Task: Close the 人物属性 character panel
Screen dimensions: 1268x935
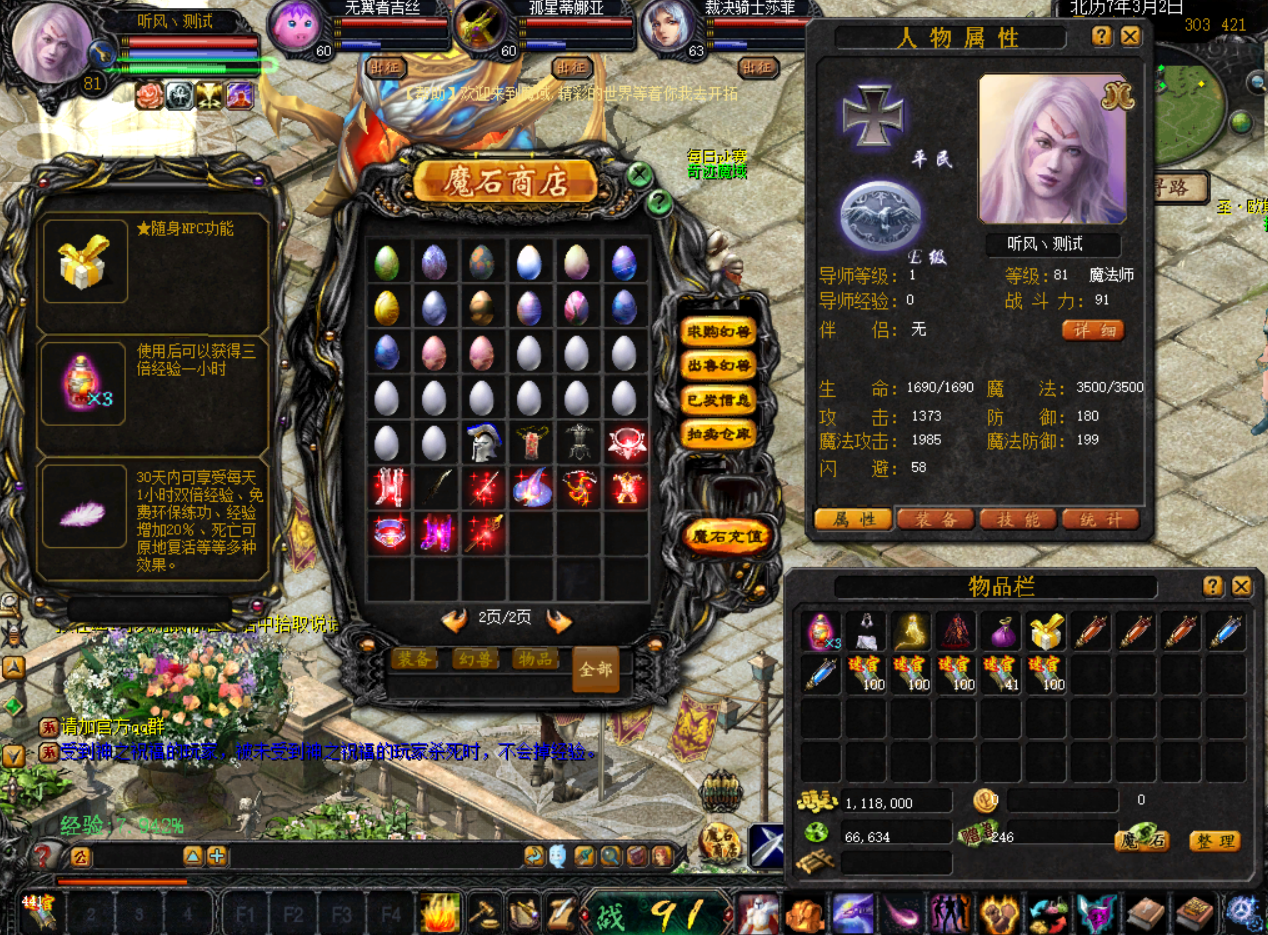Action: pyautogui.click(x=1130, y=37)
